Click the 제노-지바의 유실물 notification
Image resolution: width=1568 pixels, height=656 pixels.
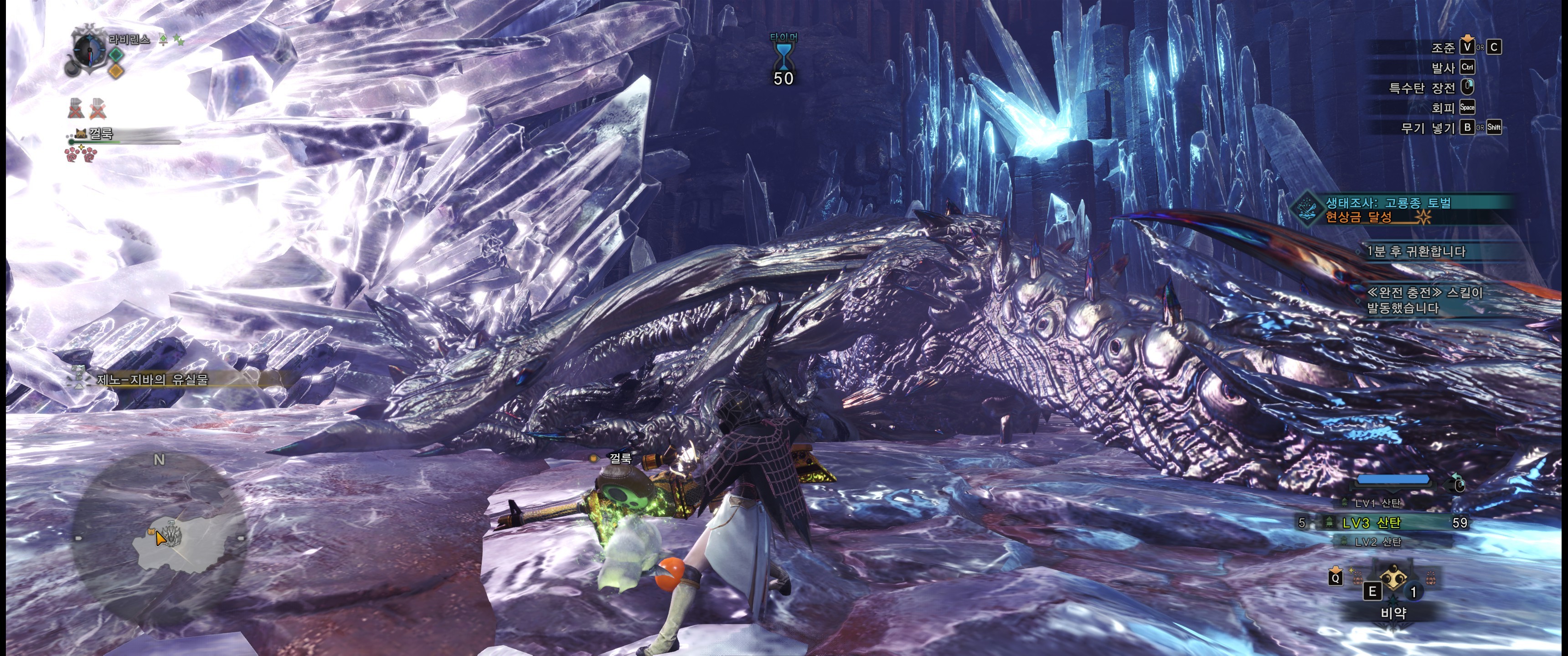(x=152, y=379)
